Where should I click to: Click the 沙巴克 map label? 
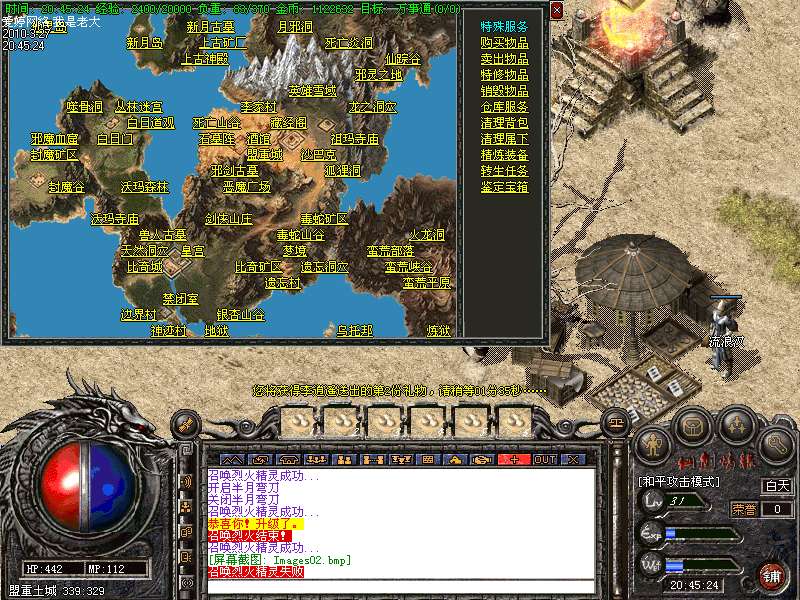click(319, 155)
